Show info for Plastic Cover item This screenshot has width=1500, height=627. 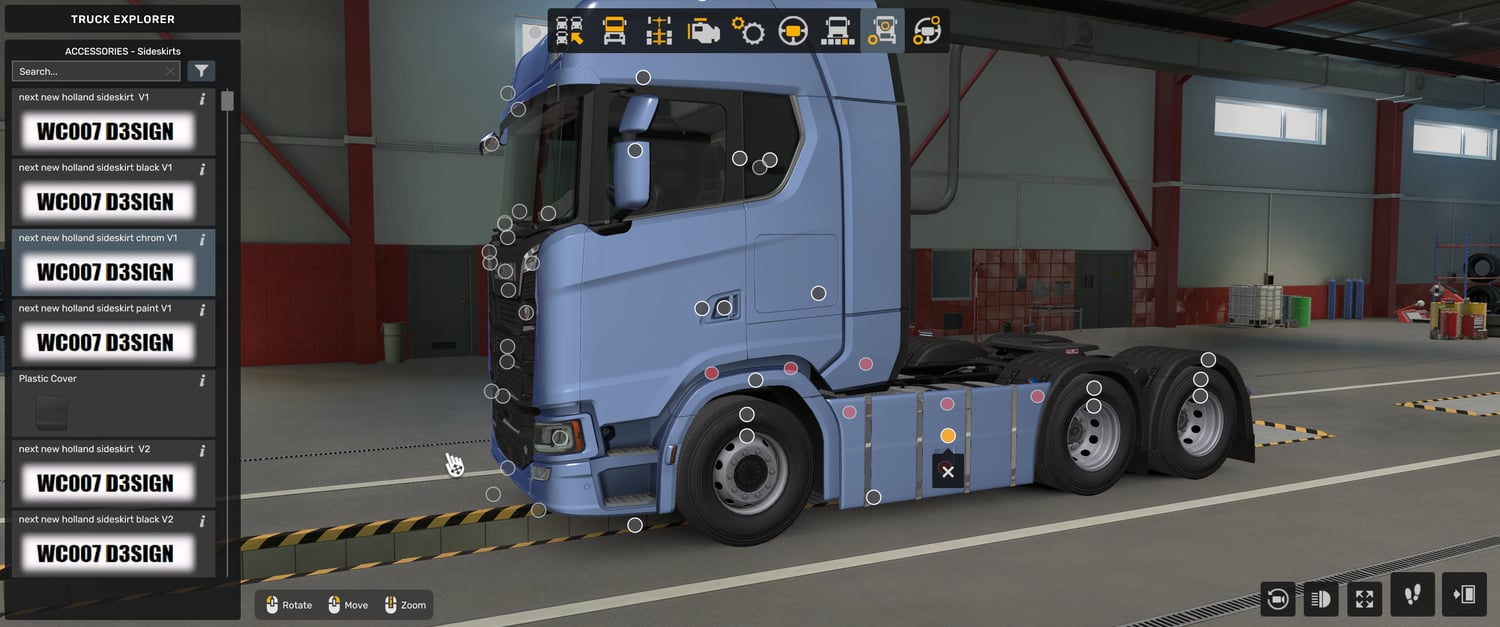[x=202, y=380]
